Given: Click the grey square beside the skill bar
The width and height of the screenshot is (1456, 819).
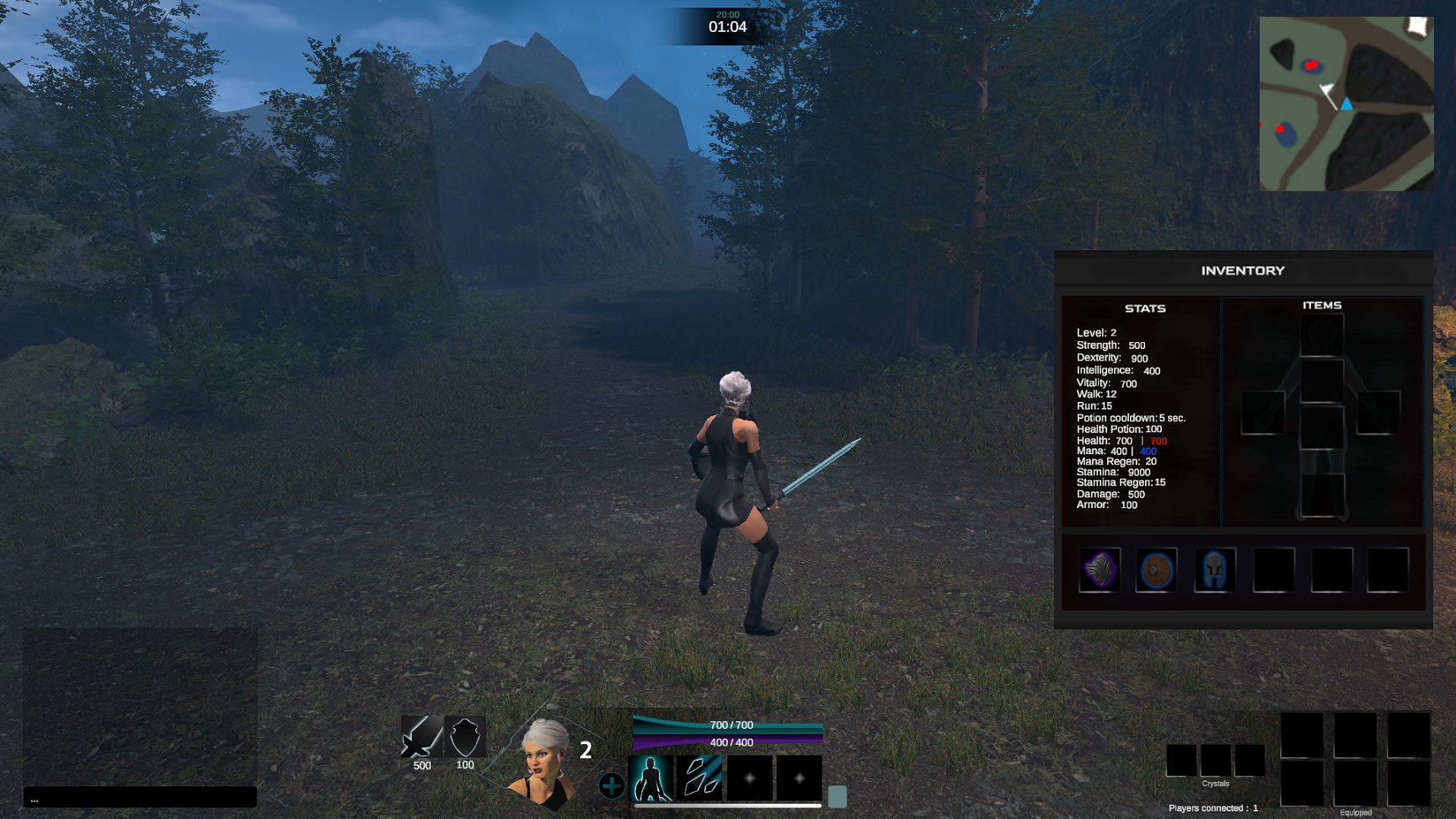Looking at the screenshot, I should [x=837, y=796].
